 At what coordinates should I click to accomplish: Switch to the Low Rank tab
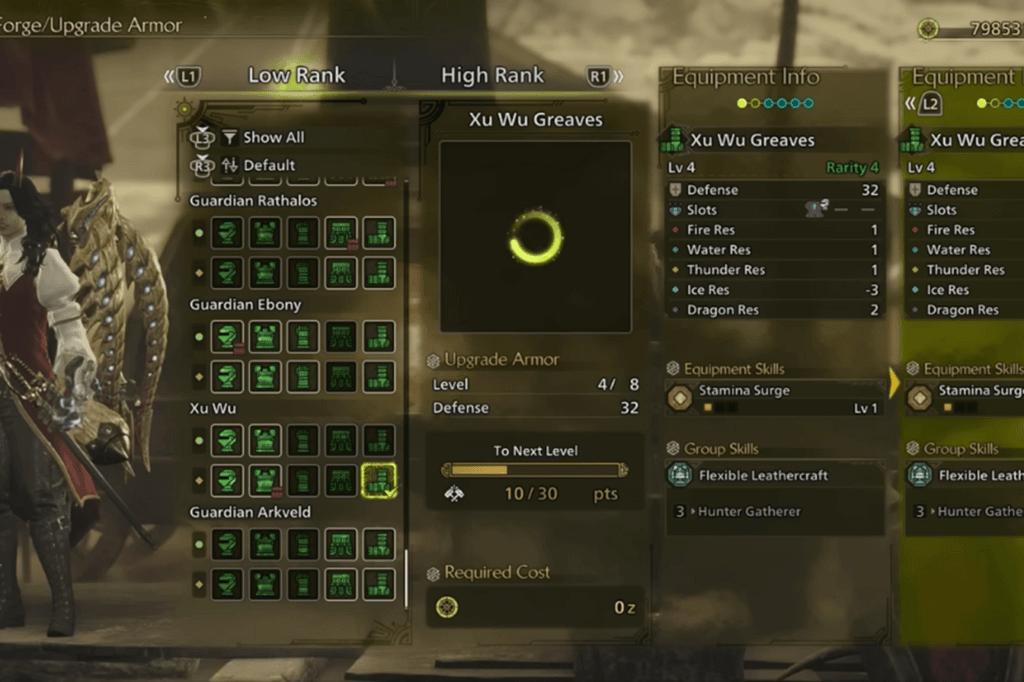tap(296, 75)
